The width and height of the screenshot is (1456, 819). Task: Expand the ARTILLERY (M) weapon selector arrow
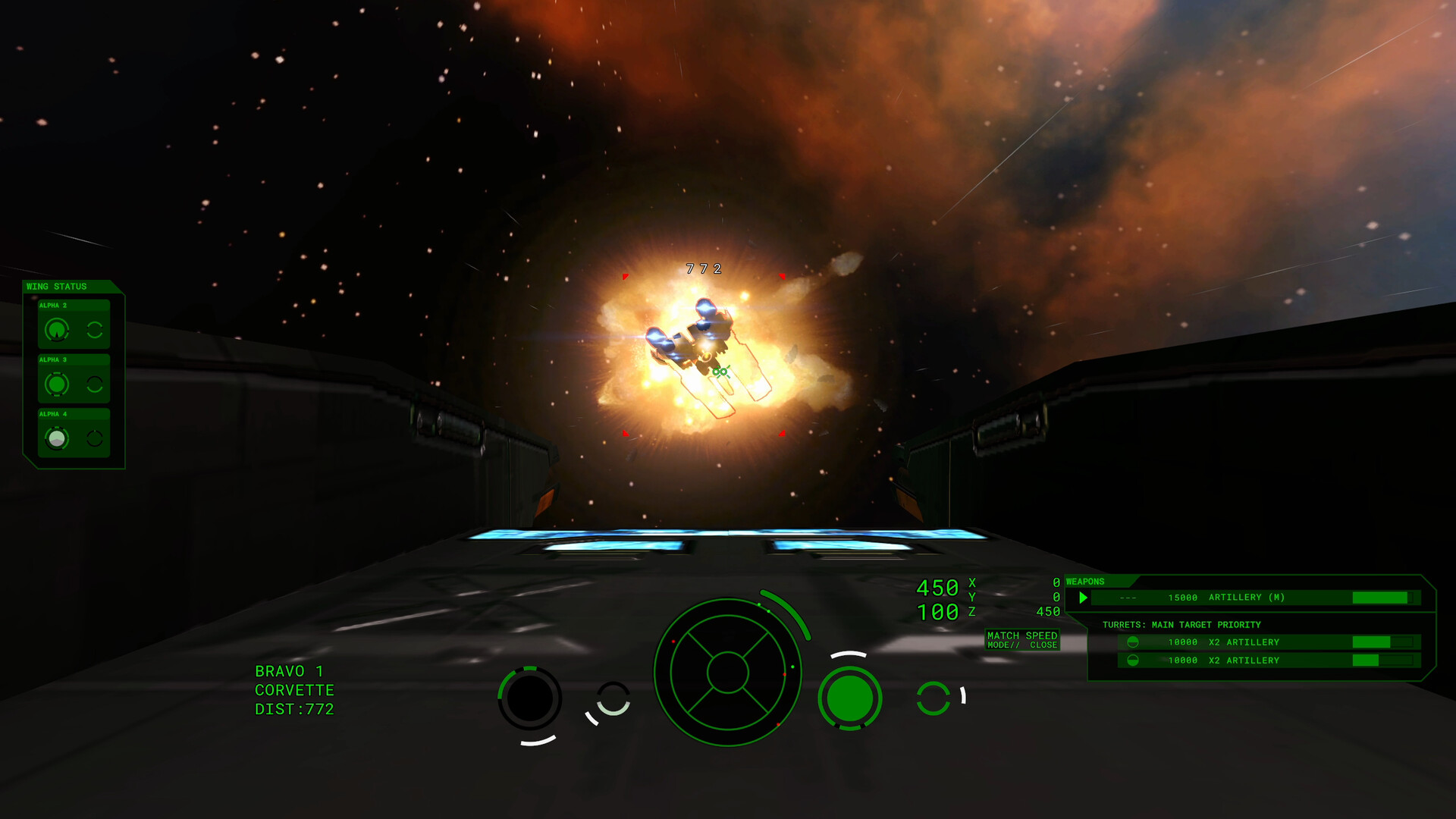pyautogui.click(x=1083, y=597)
